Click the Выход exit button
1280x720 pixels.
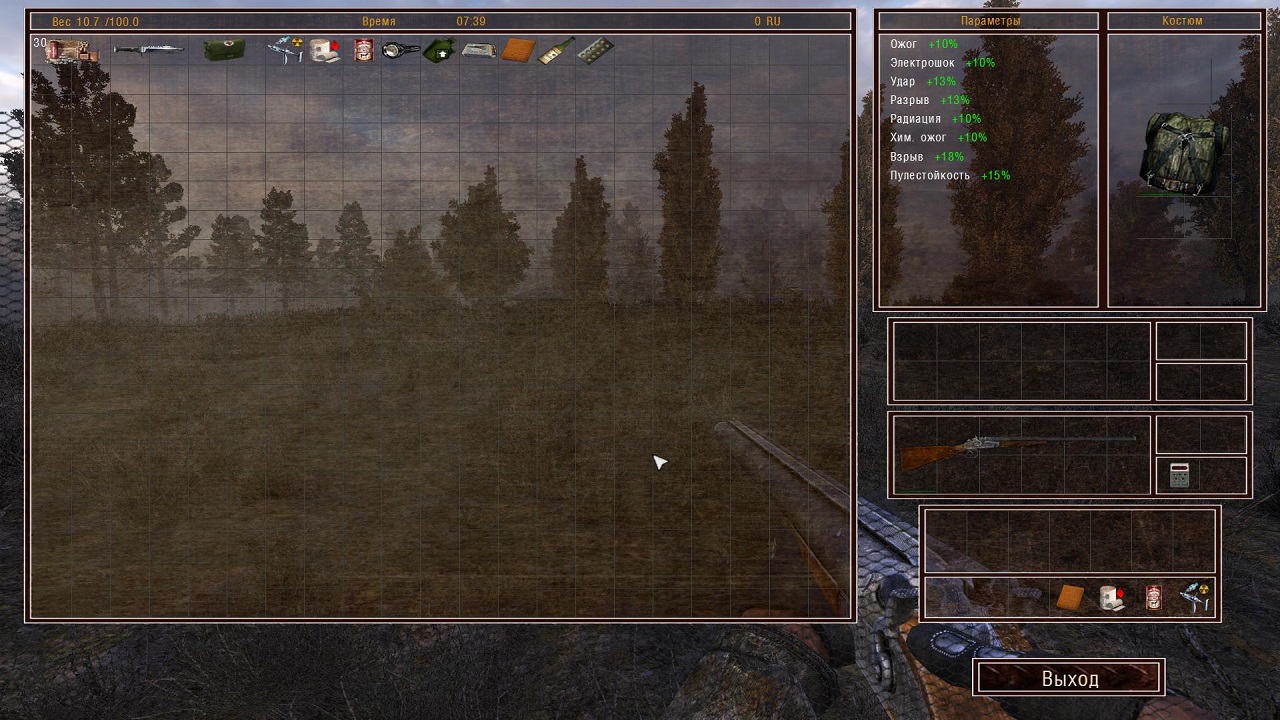point(1069,678)
